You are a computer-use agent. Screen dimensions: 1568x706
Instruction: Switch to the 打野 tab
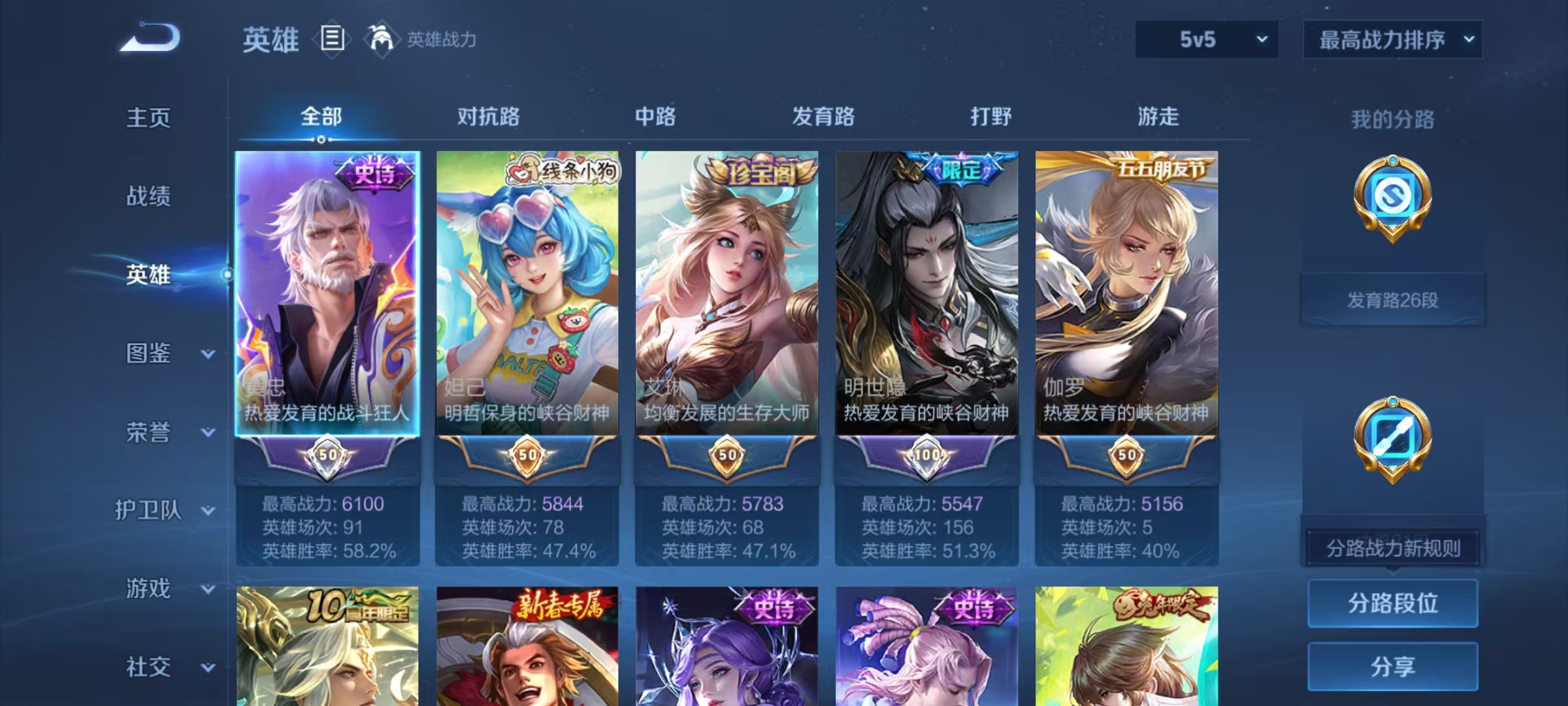tap(988, 116)
